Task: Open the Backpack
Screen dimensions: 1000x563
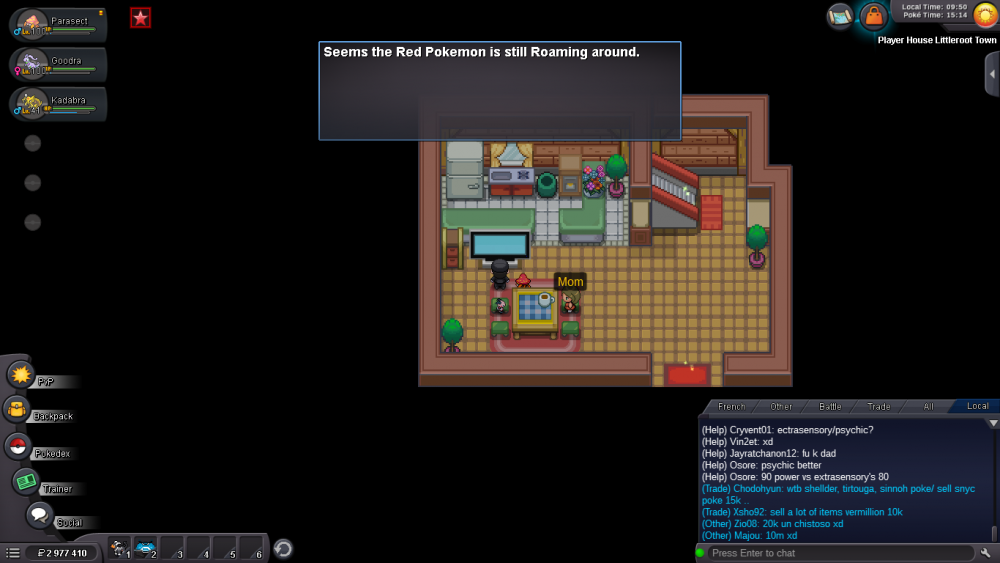Action: (x=17, y=410)
